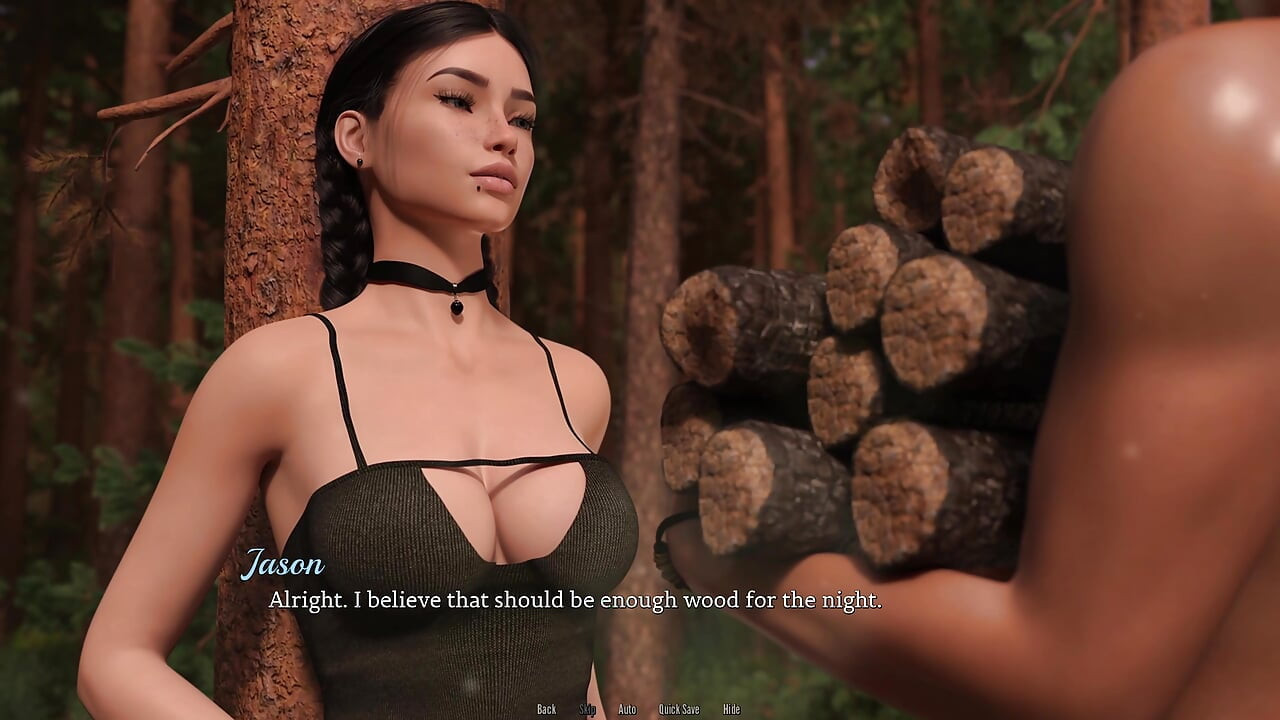The image size is (1280, 720).
Task: Activate the Skip option
Action: pyautogui.click(x=588, y=709)
